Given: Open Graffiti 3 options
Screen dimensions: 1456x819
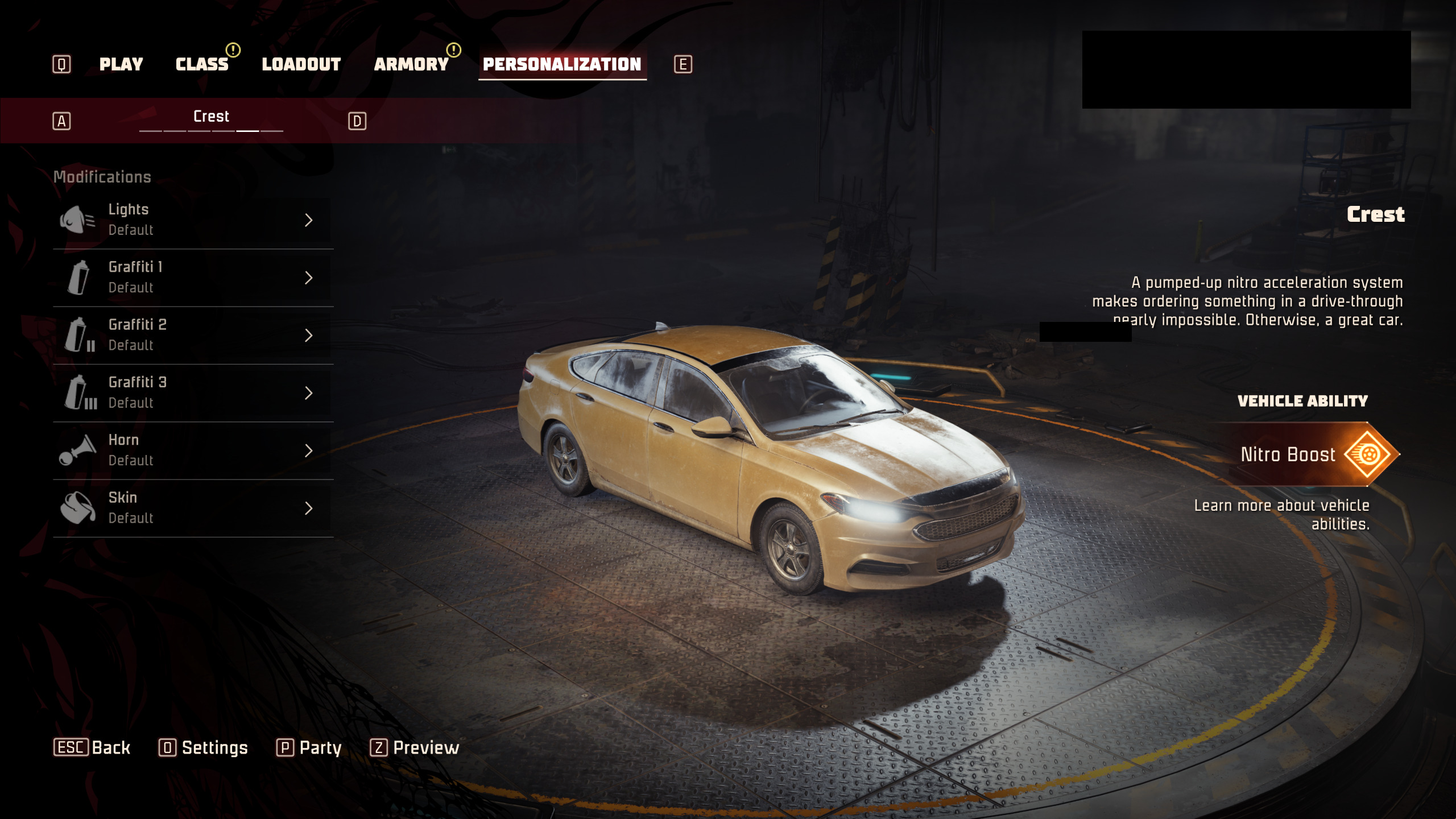Looking at the screenshot, I should point(192,392).
